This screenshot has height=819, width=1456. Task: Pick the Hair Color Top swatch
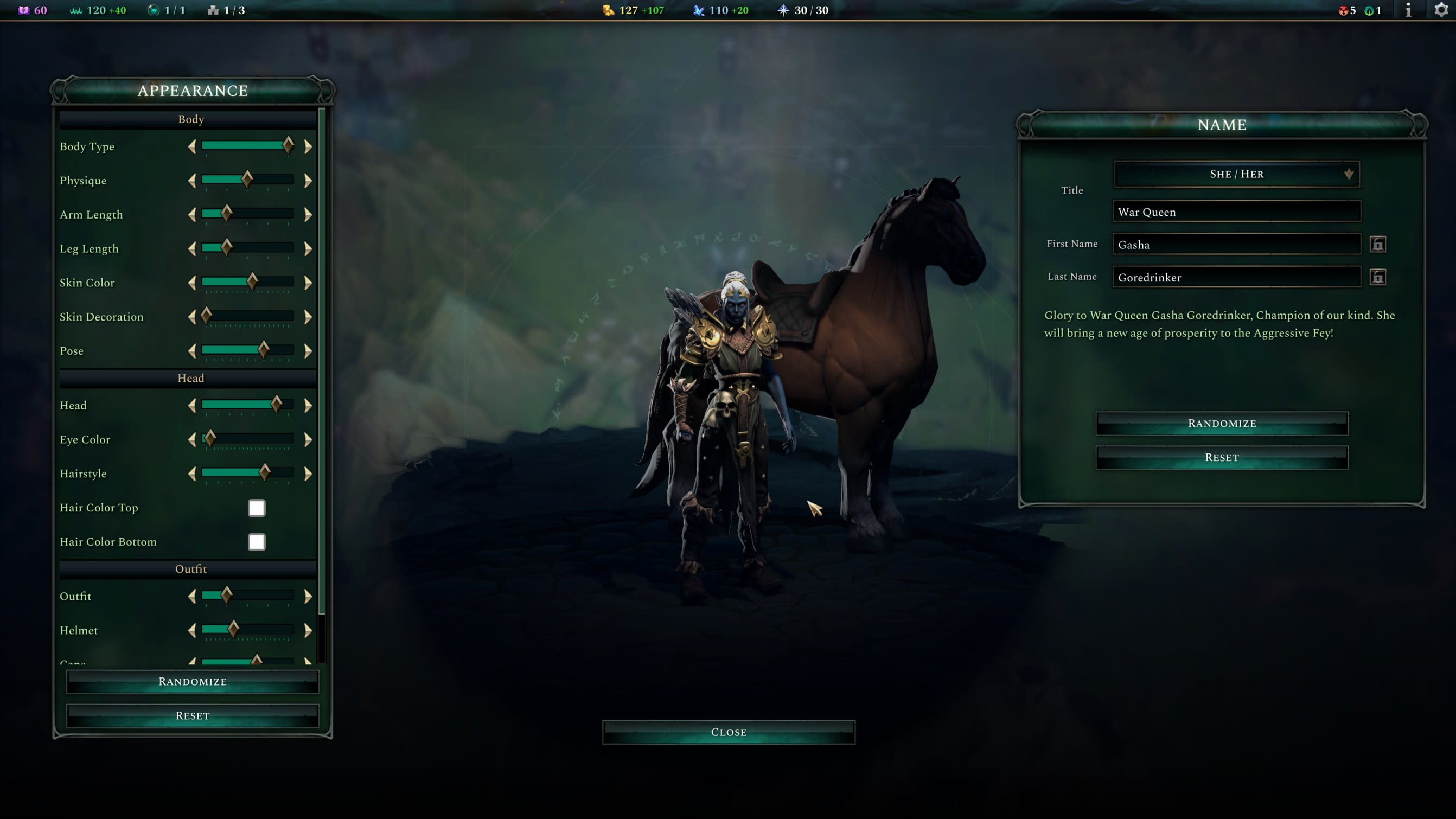pos(257,508)
